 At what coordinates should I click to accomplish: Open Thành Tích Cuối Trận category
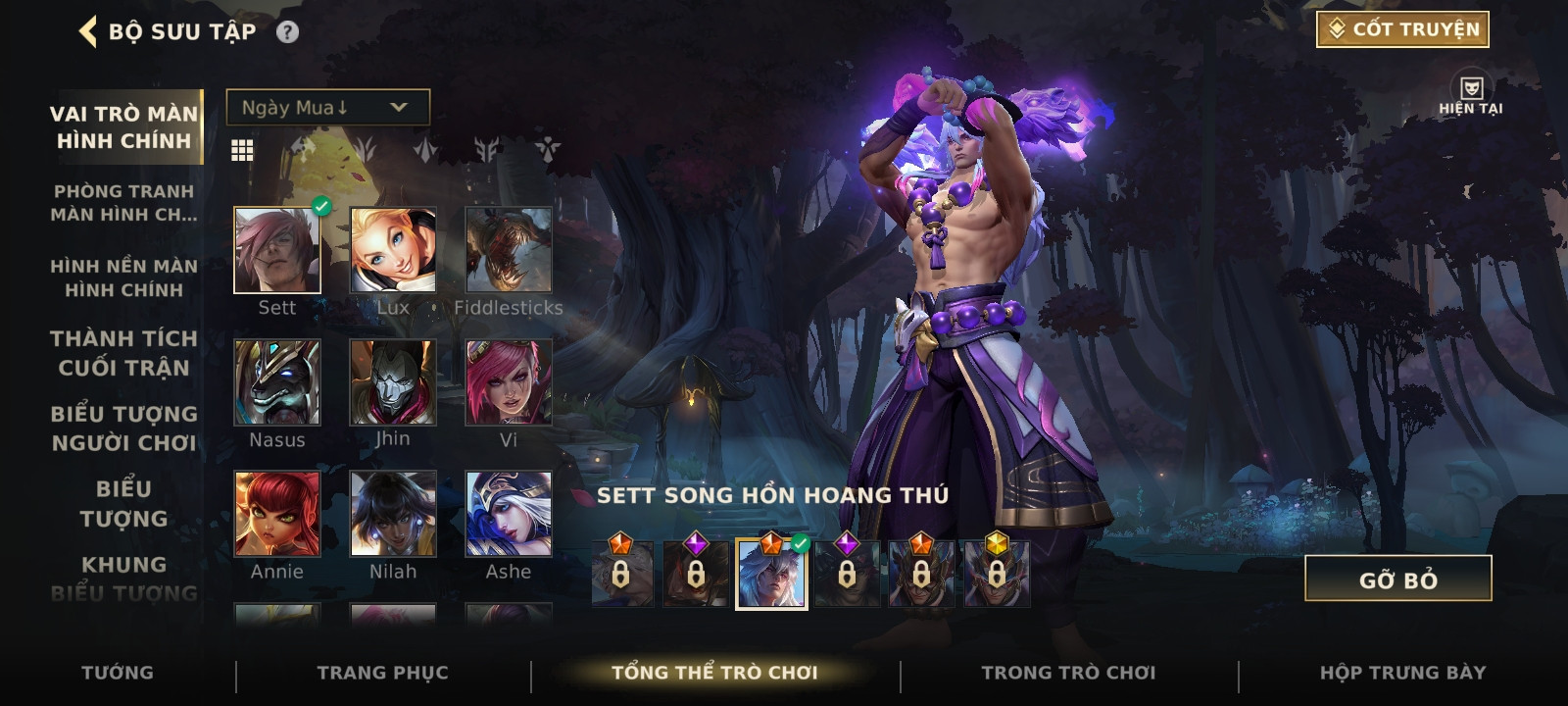(x=124, y=353)
